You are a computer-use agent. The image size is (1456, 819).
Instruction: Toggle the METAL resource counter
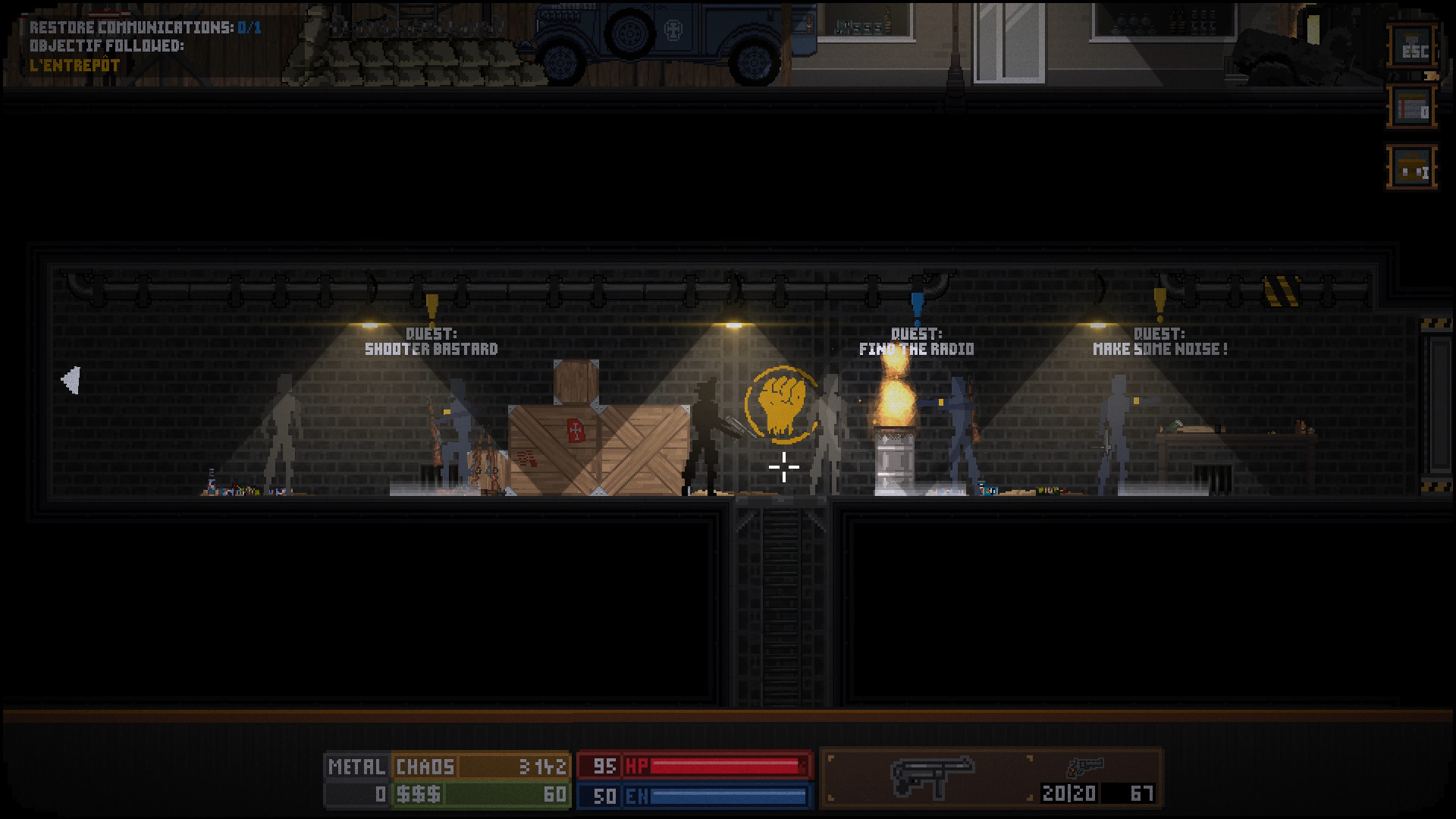click(356, 767)
